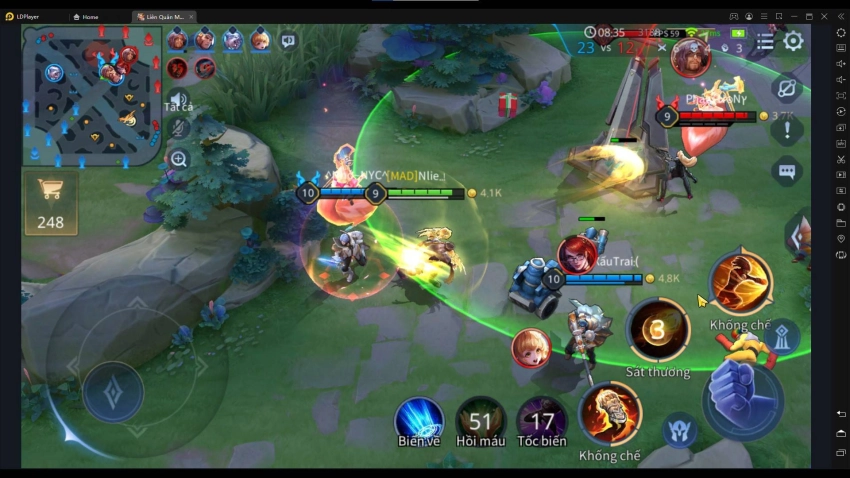Close the LDPlayer window
The image size is (850, 478).
coord(824,17)
